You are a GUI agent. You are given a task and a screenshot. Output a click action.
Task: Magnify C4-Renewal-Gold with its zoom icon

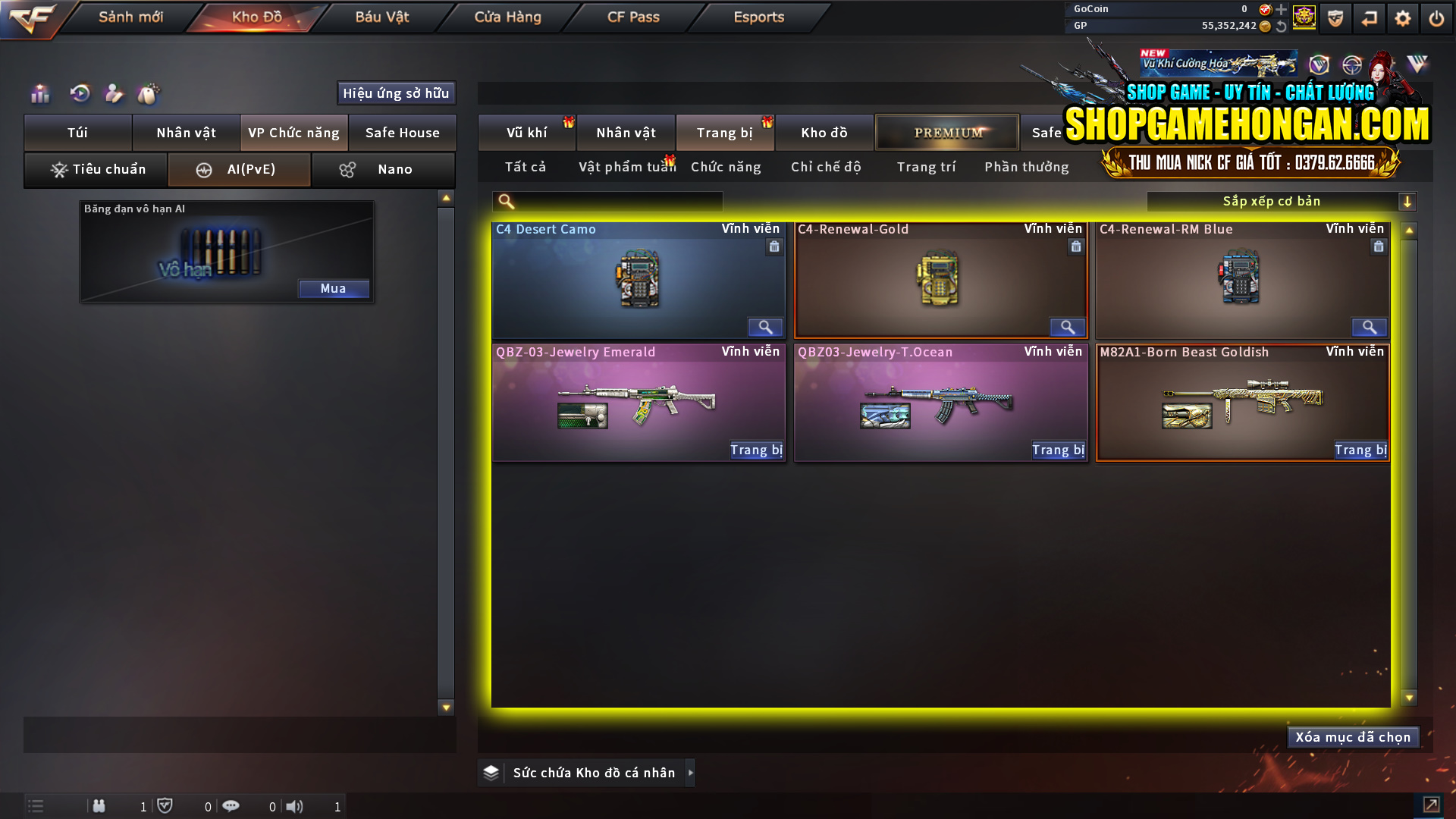pos(1068,328)
